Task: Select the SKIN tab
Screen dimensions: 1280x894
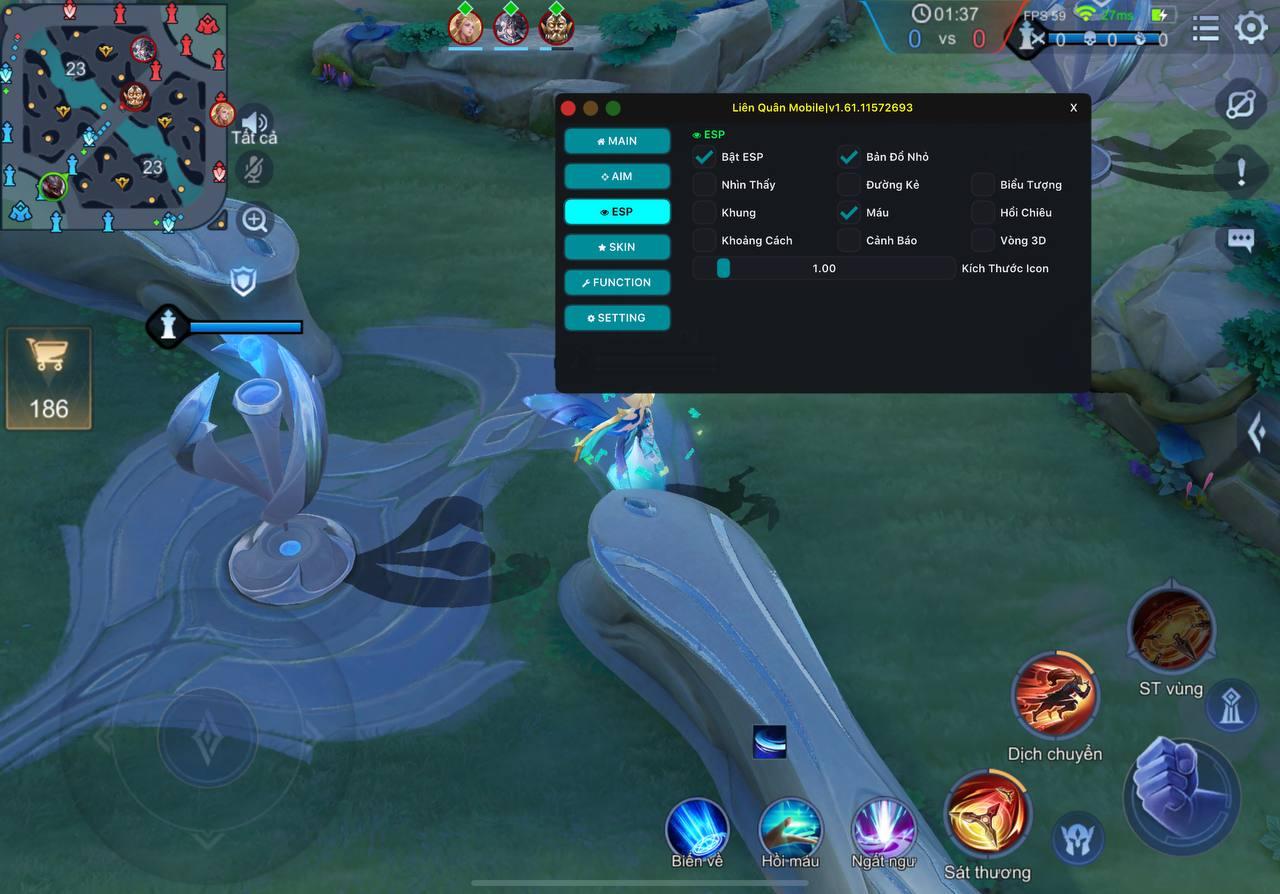Action: click(x=617, y=247)
